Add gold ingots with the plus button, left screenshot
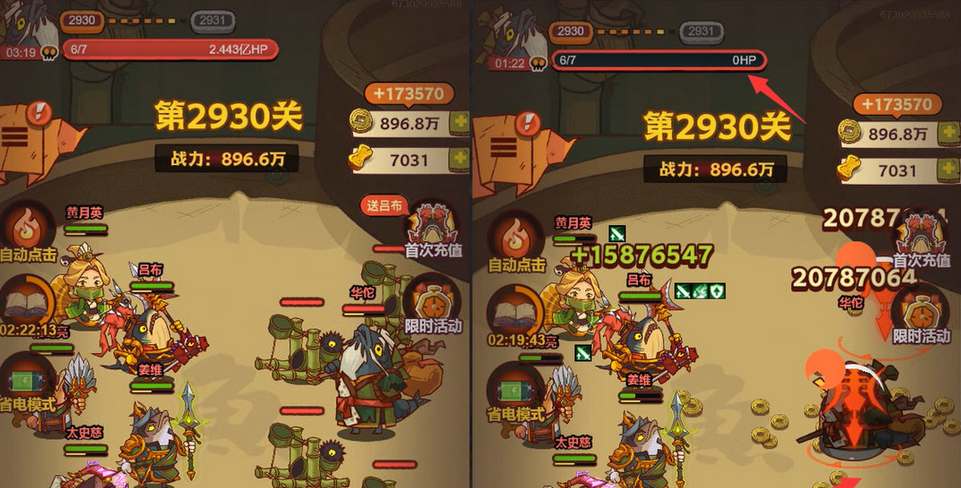The width and height of the screenshot is (961, 488). [x=459, y=159]
